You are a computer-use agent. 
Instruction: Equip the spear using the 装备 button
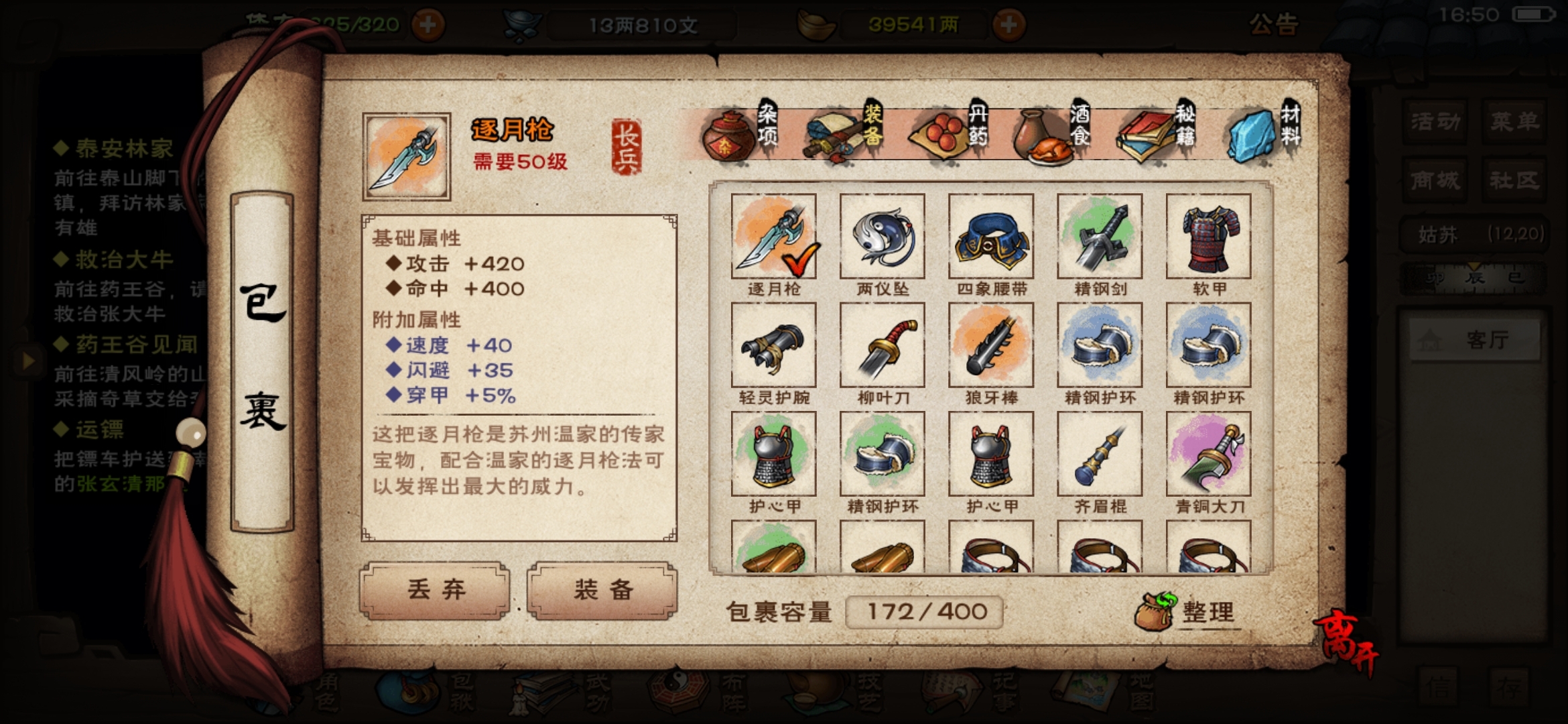click(602, 590)
